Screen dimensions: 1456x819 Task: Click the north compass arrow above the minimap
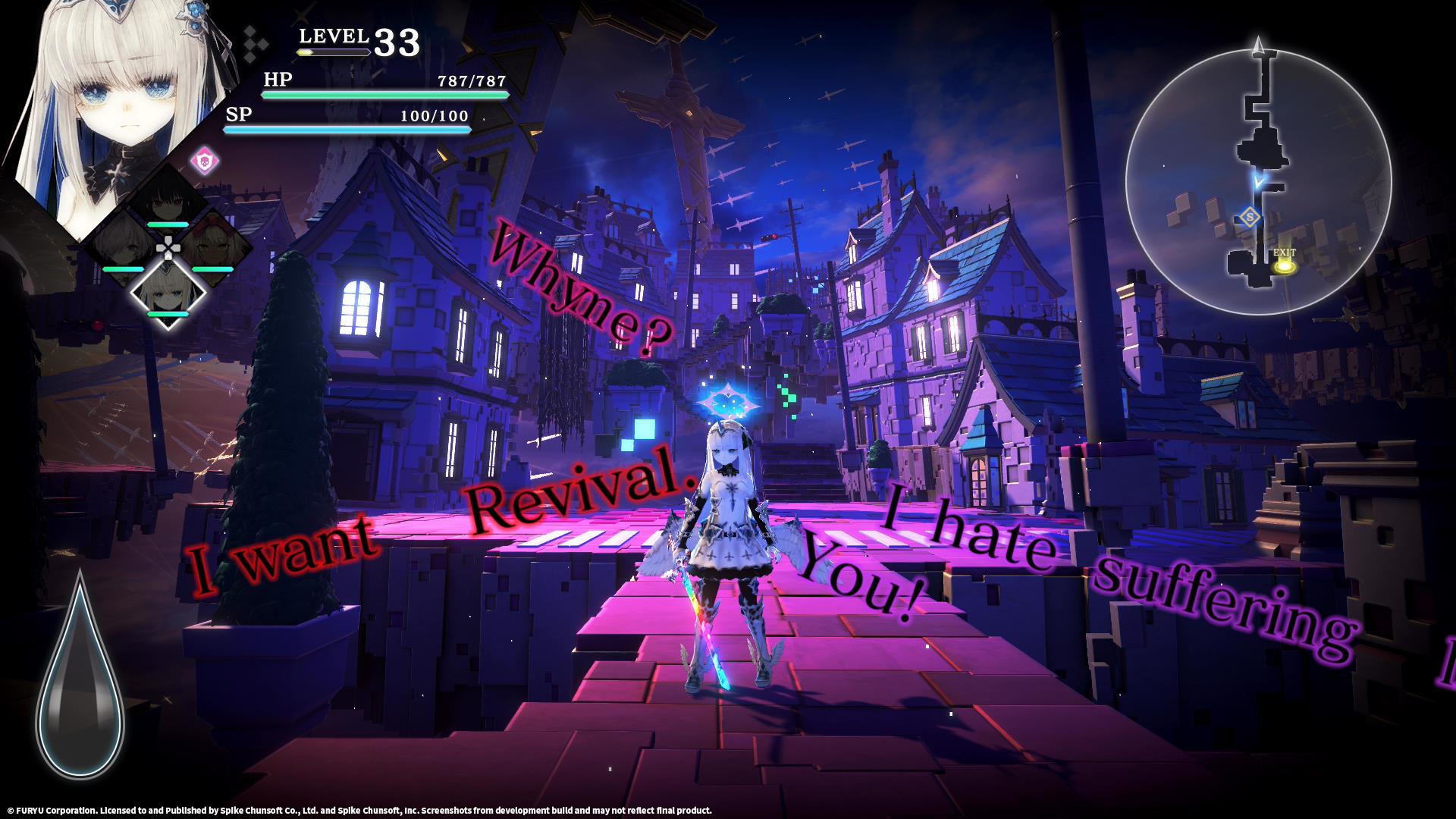[1259, 44]
